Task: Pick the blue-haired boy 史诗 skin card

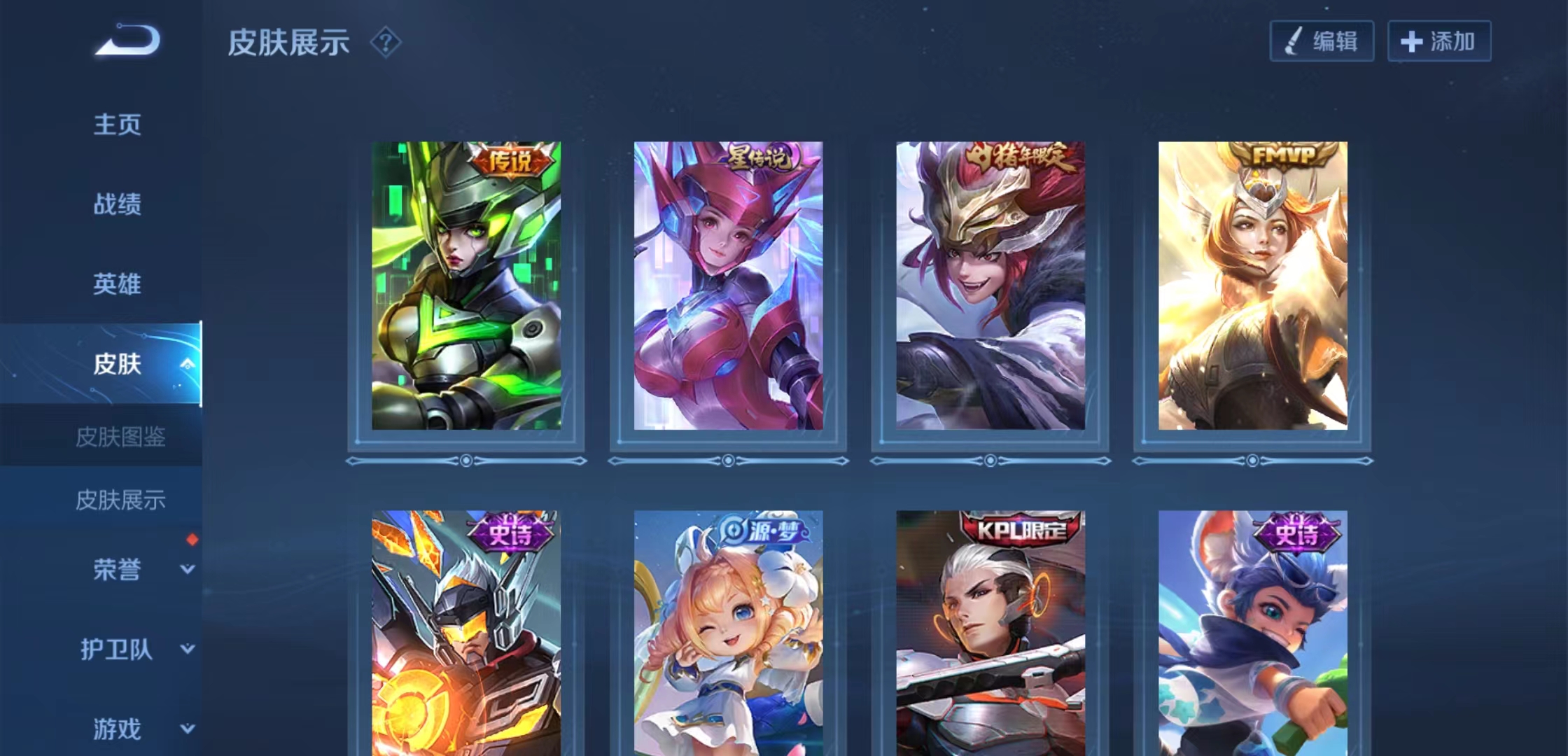Action: 1252,633
